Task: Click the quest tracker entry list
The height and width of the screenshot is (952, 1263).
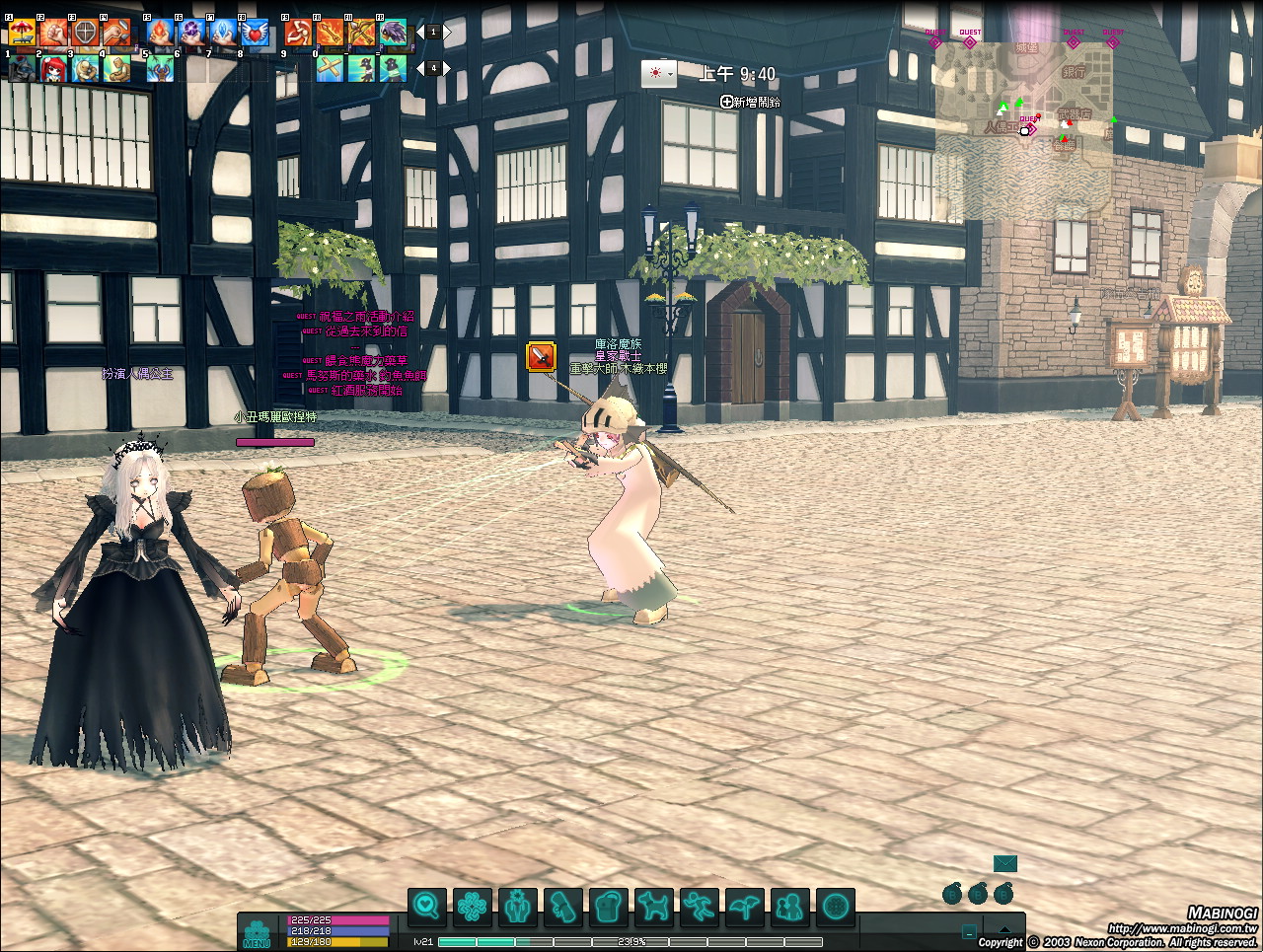Action: (360, 353)
